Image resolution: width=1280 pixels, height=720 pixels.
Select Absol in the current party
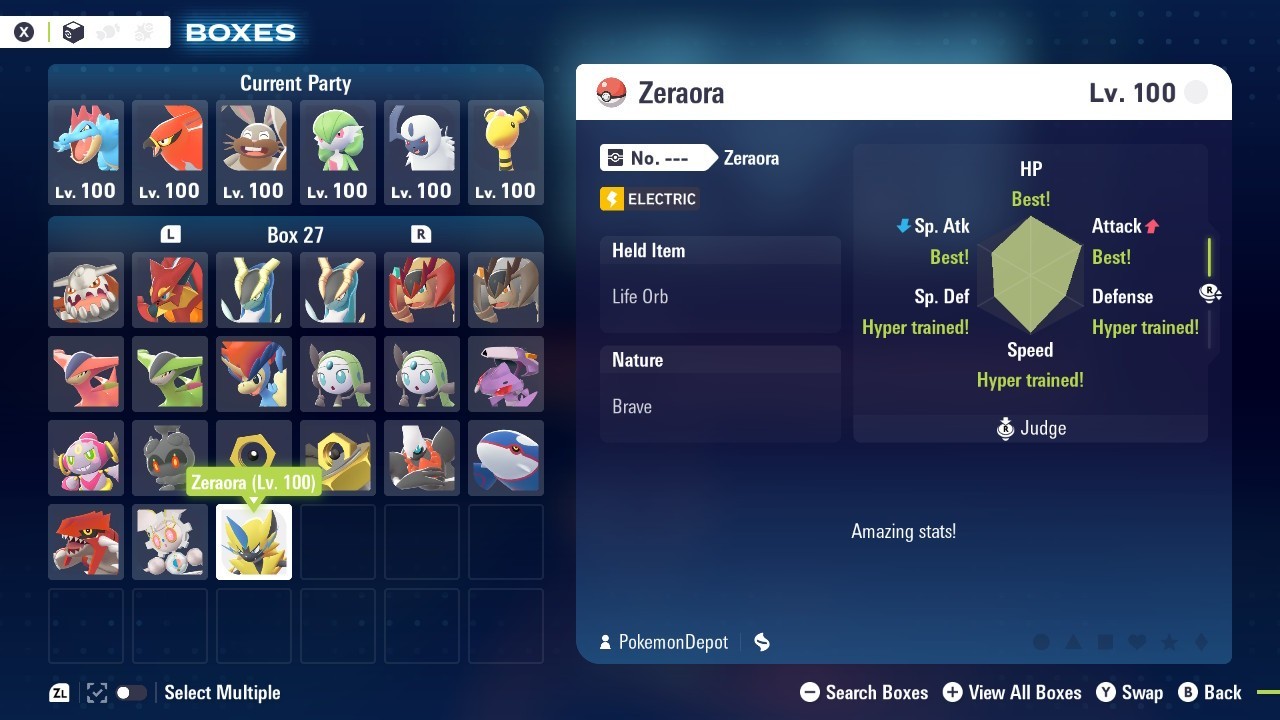click(x=422, y=152)
